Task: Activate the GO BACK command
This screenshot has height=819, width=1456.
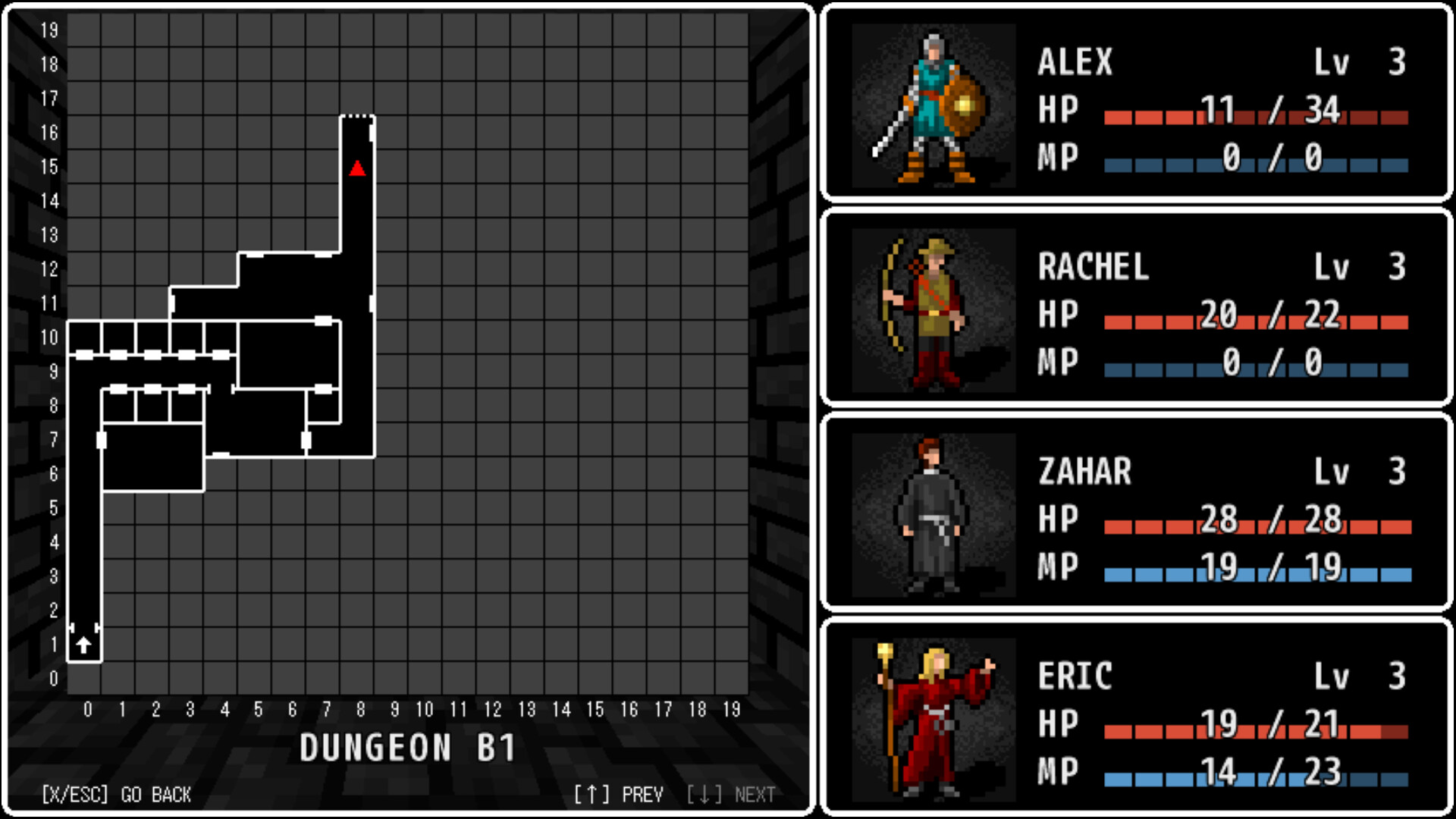Action: 118,795
